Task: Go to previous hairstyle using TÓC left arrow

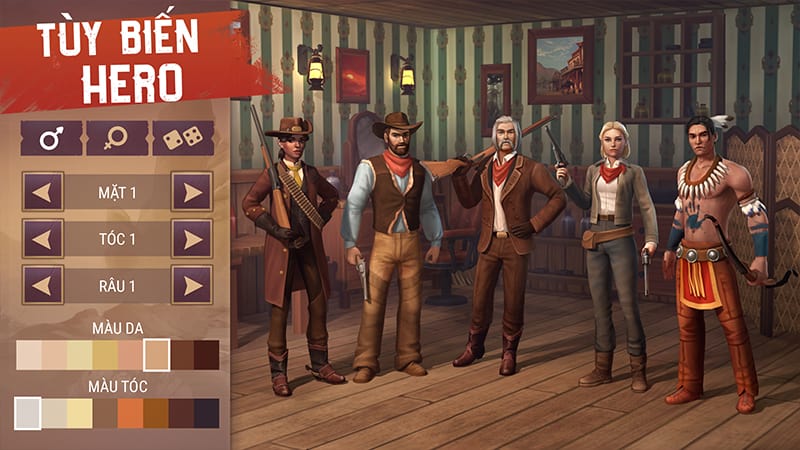Action: pos(43,238)
